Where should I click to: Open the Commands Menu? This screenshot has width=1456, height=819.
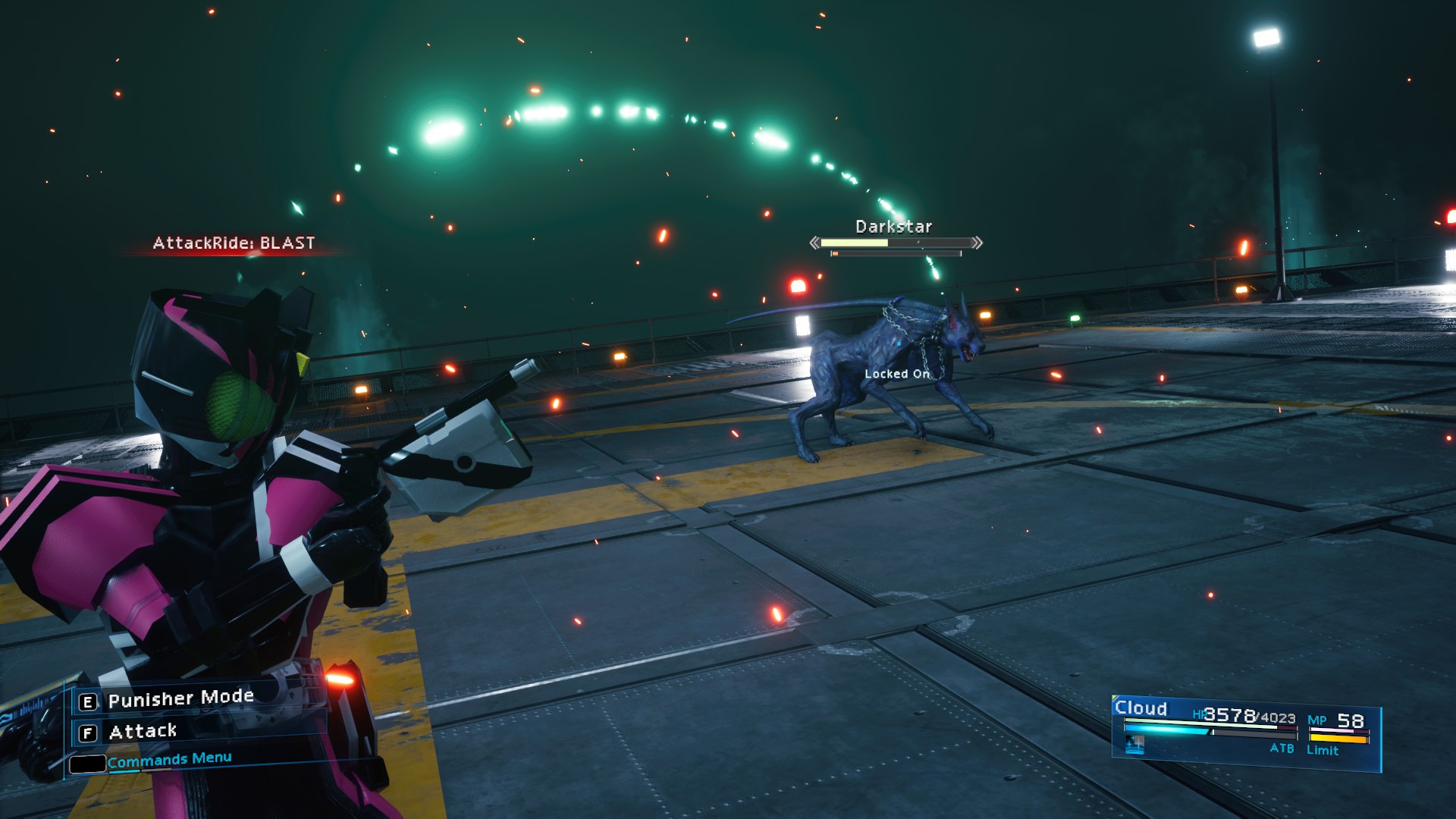pyautogui.click(x=168, y=760)
